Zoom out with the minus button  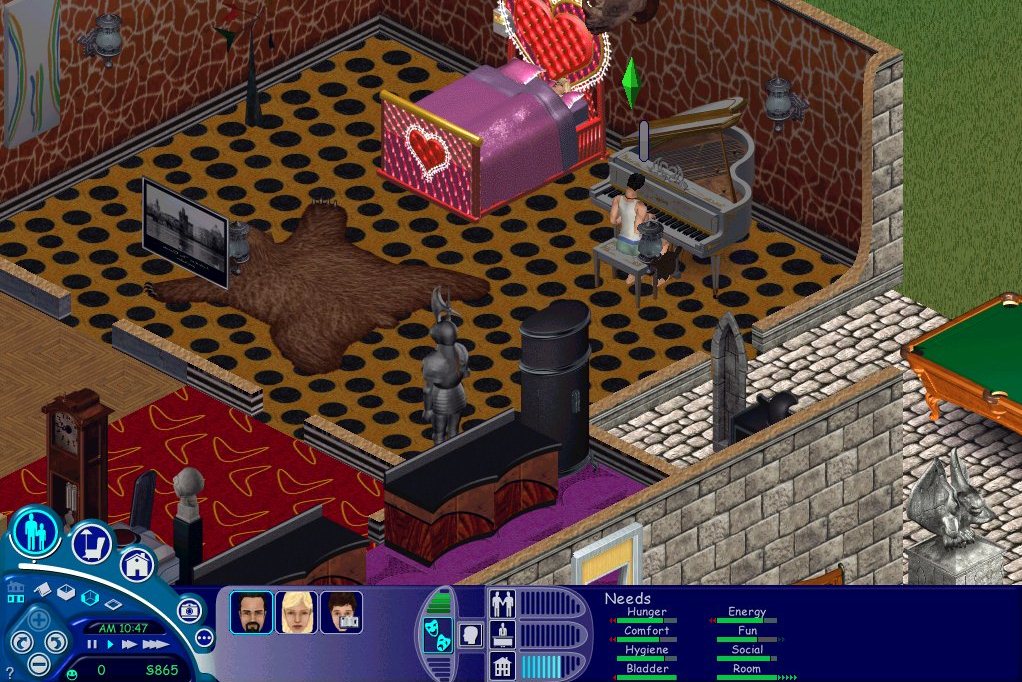[x=38, y=663]
